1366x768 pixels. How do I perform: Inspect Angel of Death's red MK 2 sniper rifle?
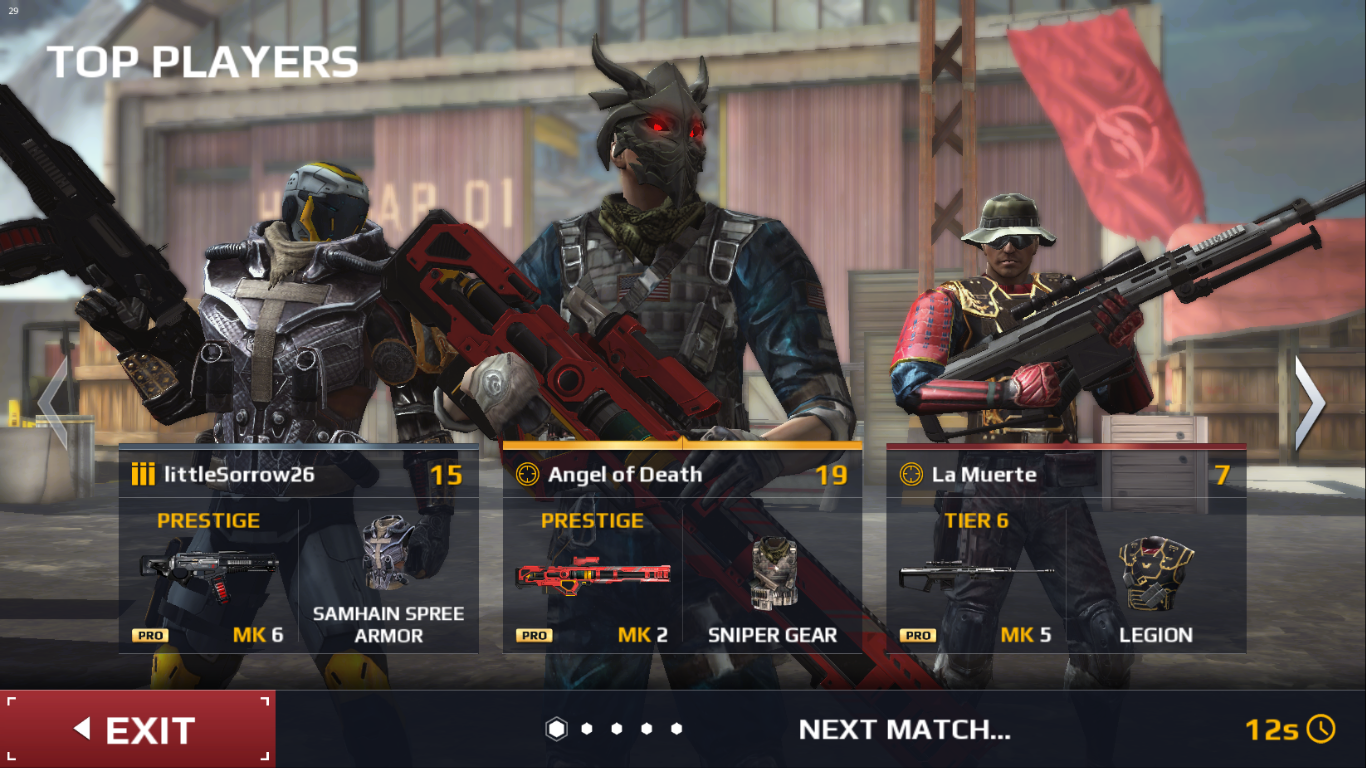click(593, 577)
